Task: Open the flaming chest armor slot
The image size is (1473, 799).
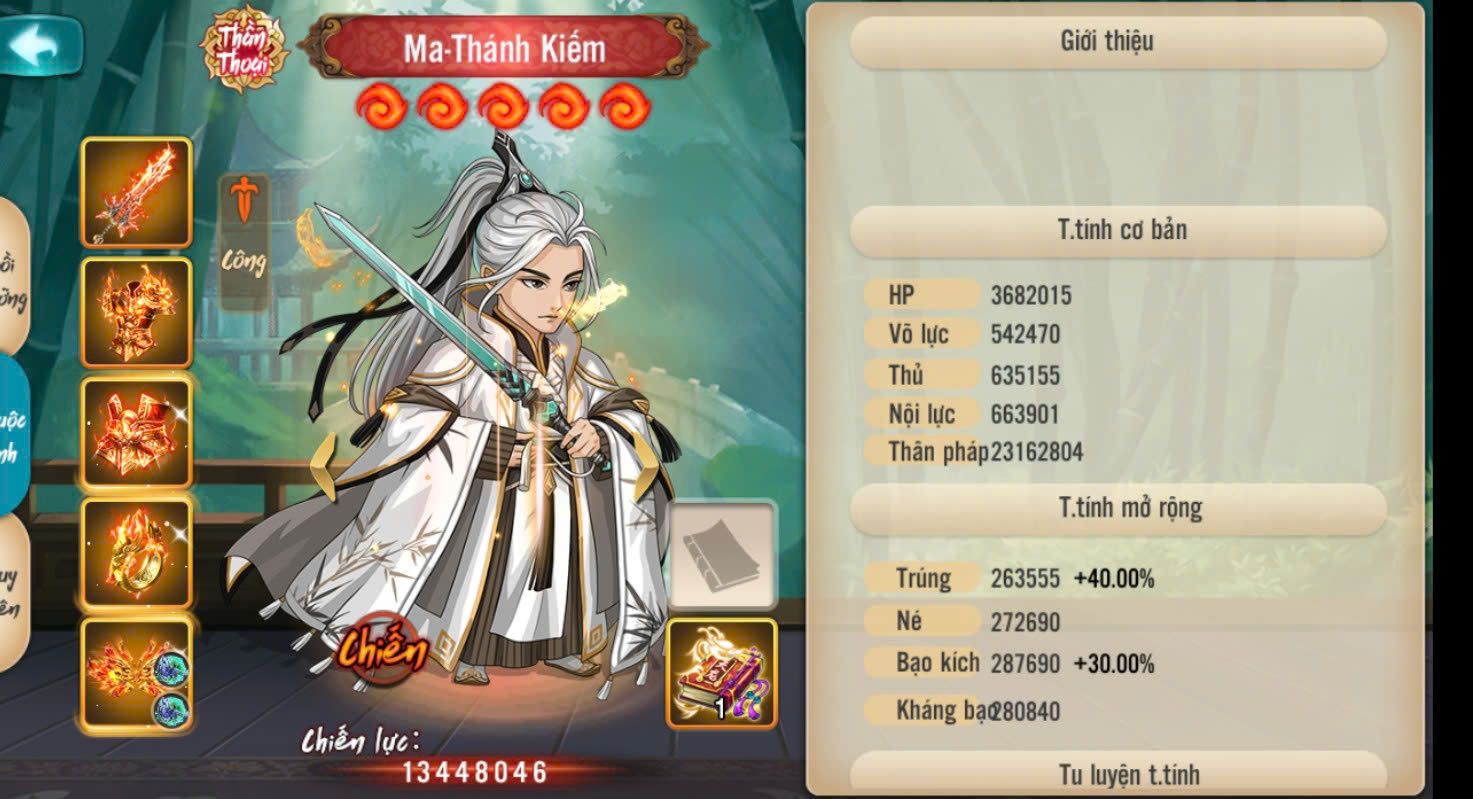Action: point(136,313)
